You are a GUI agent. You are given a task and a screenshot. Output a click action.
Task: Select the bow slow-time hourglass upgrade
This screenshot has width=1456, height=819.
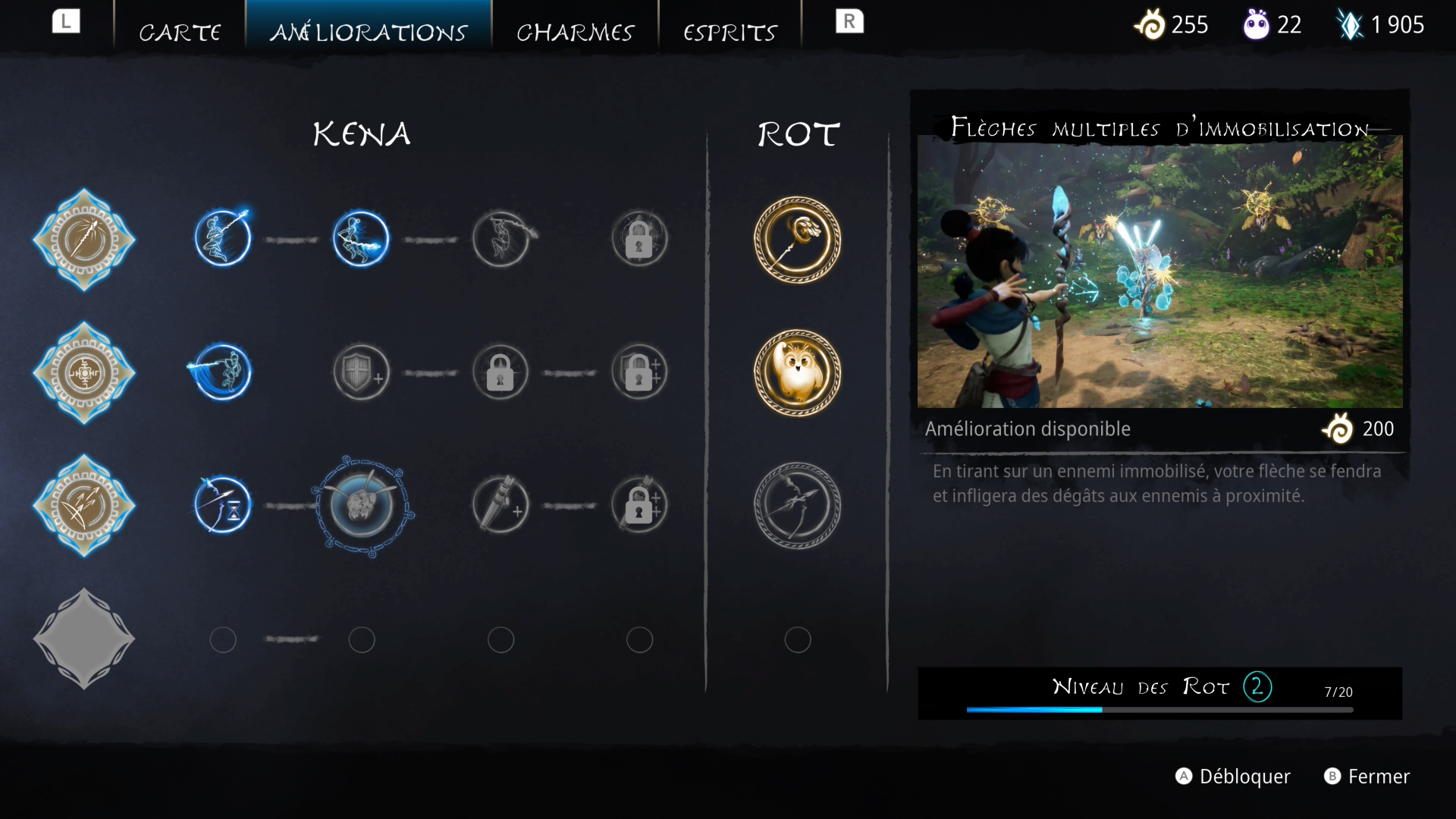tap(222, 506)
